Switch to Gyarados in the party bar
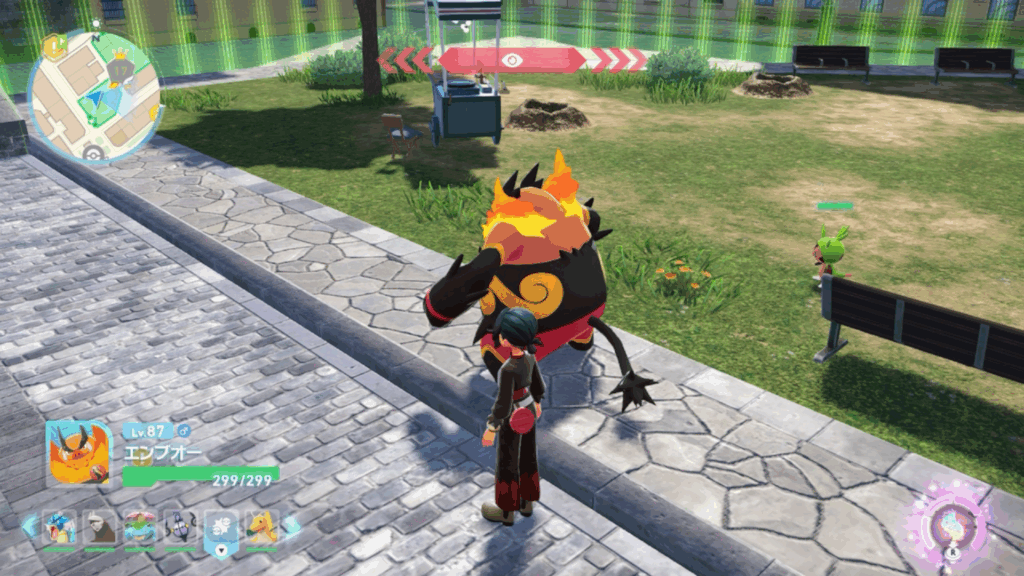1024x576 pixels. click(59, 528)
